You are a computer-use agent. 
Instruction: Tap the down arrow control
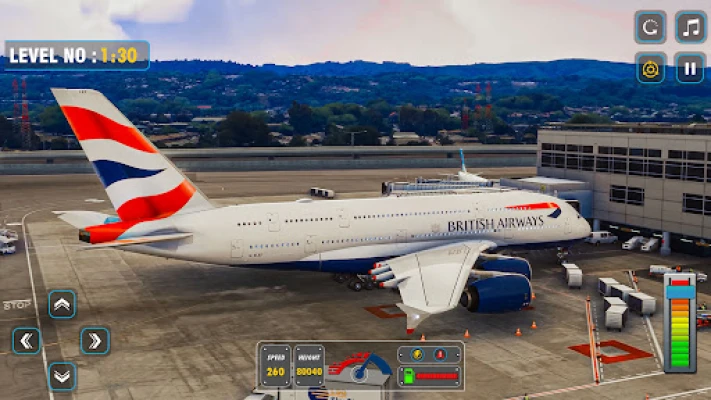point(62,376)
